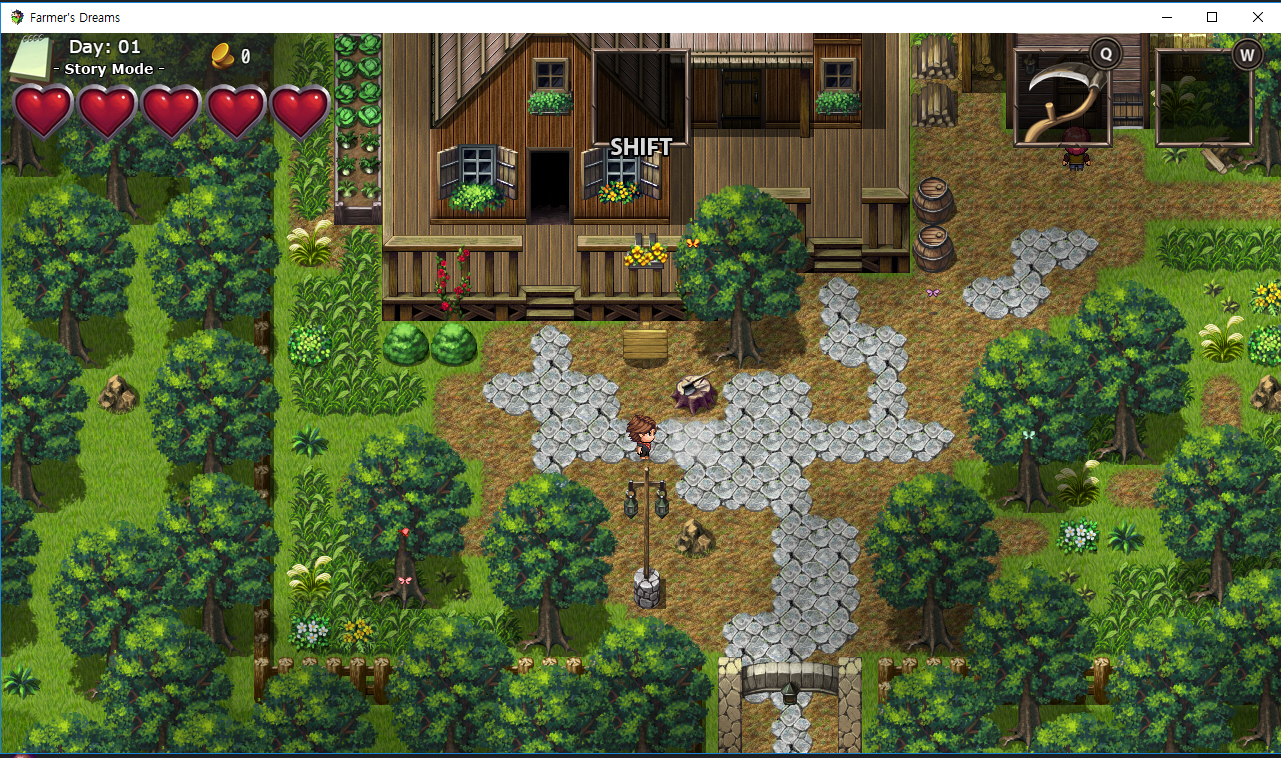
Task: Minimize the game window
Action: [x=1166, y=17]
